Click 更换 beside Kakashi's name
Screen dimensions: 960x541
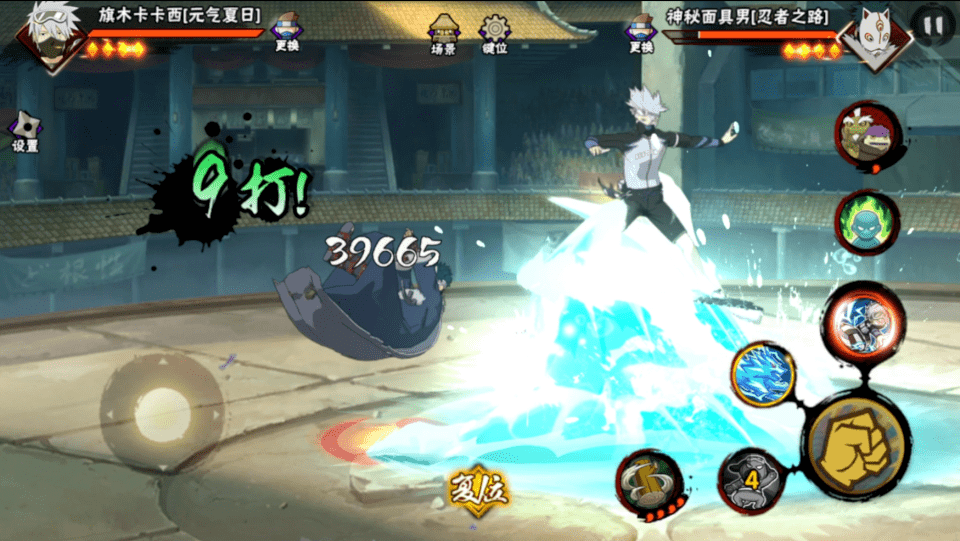point(287,31)
